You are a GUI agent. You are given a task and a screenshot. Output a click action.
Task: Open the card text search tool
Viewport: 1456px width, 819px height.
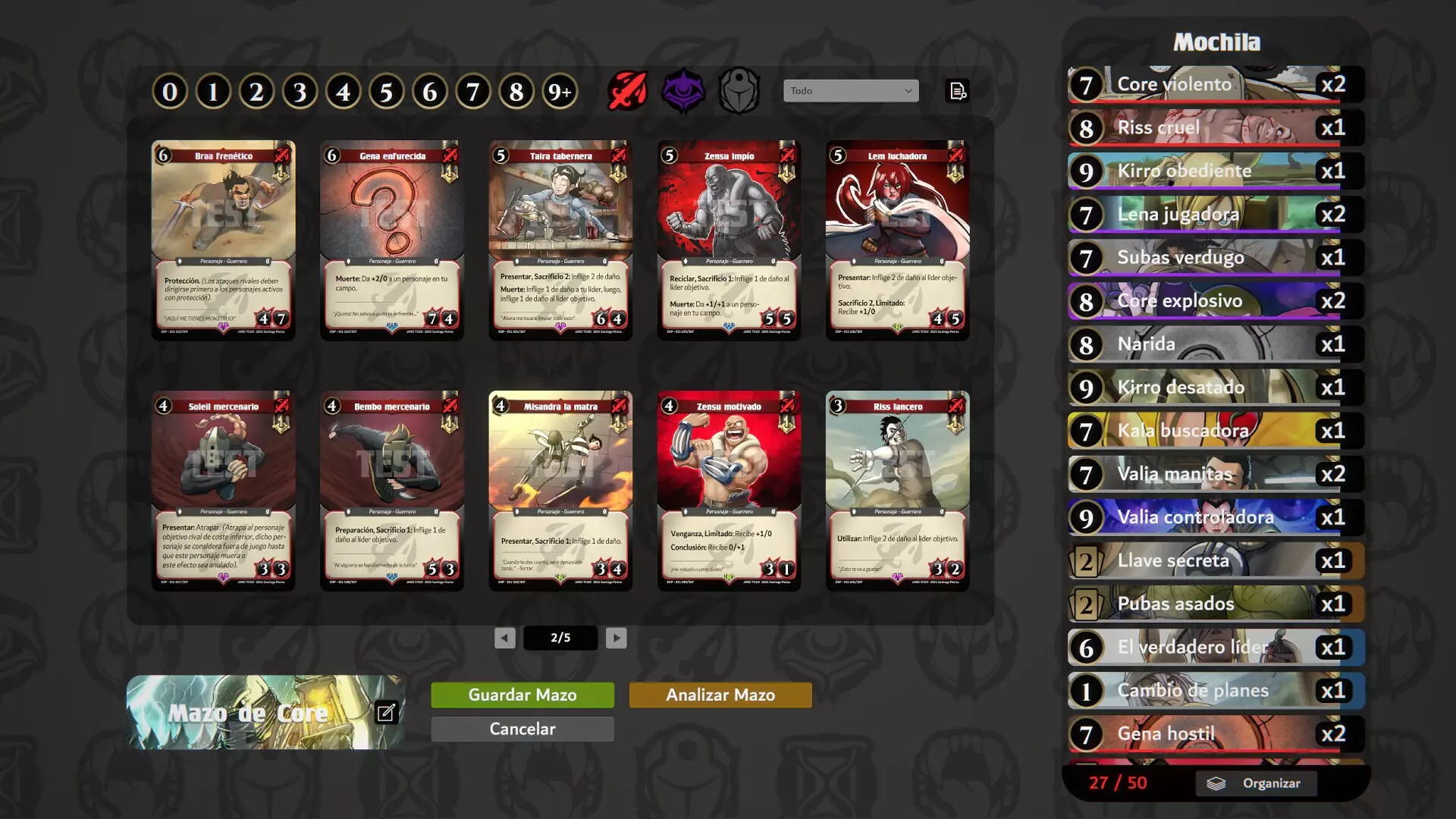tap(958, 90)
